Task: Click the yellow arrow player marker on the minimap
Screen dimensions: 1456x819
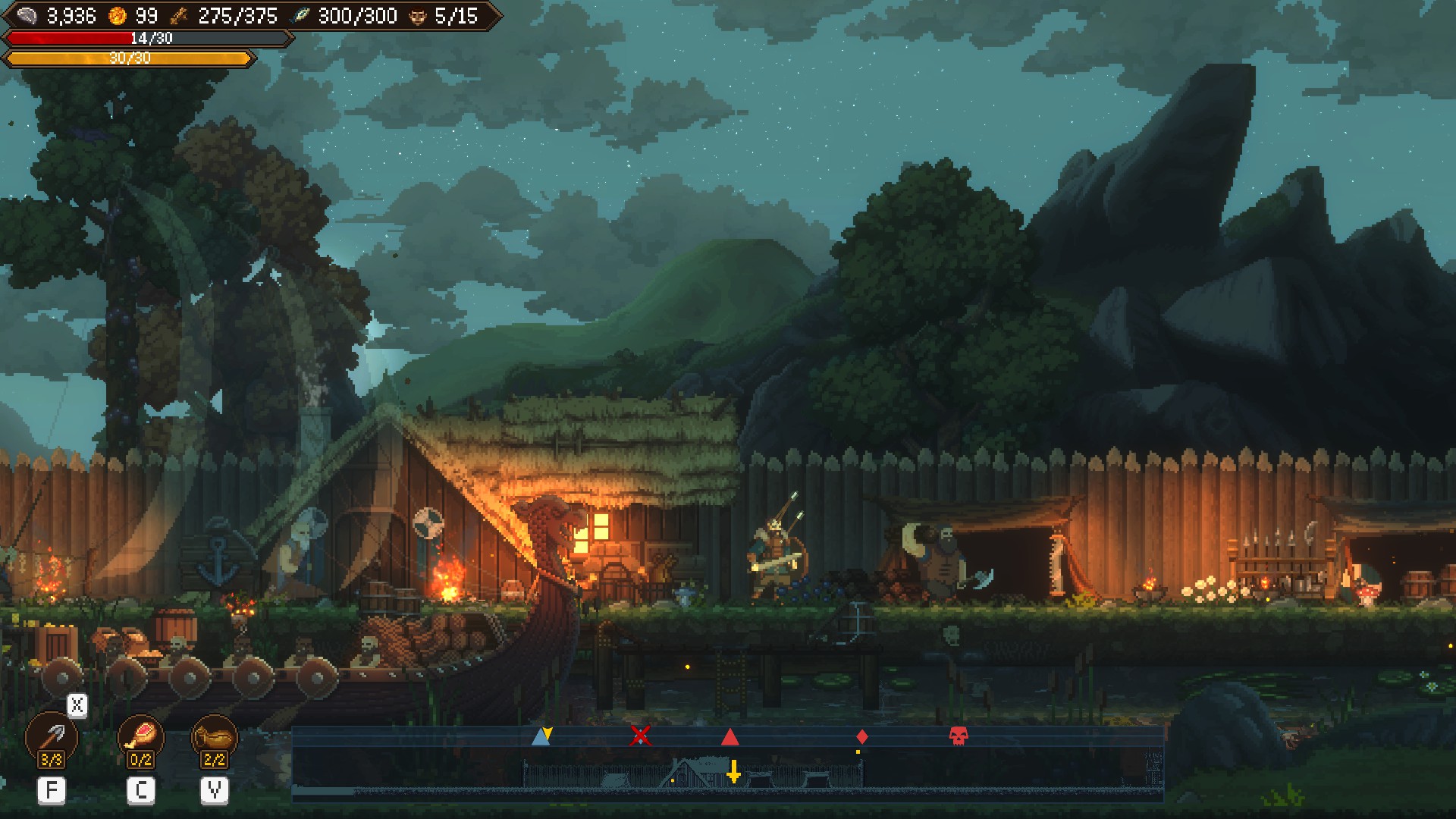Action: (733, 771)
